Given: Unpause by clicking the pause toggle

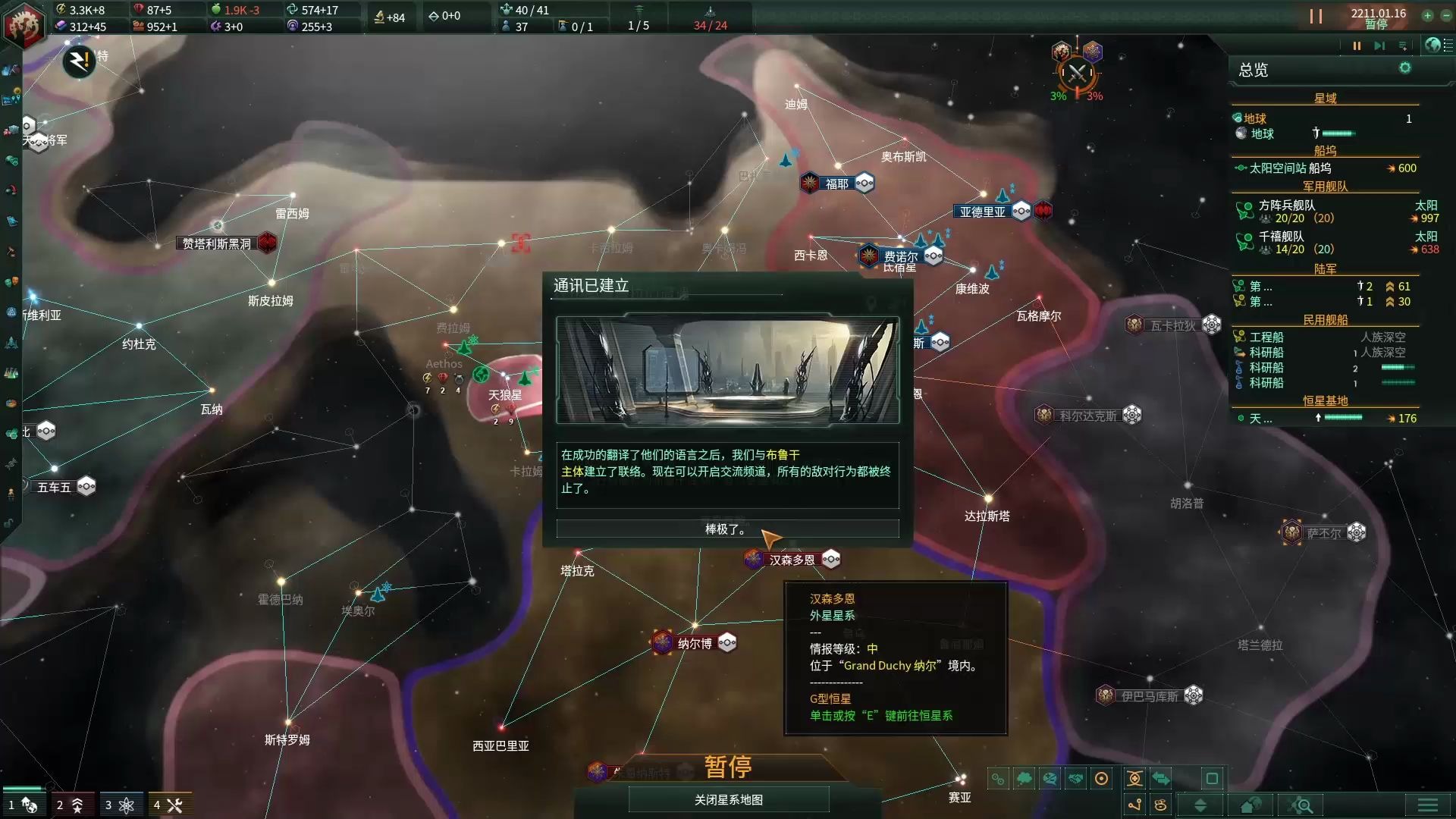Looking at the screenshot, I should click(1357, 45).
